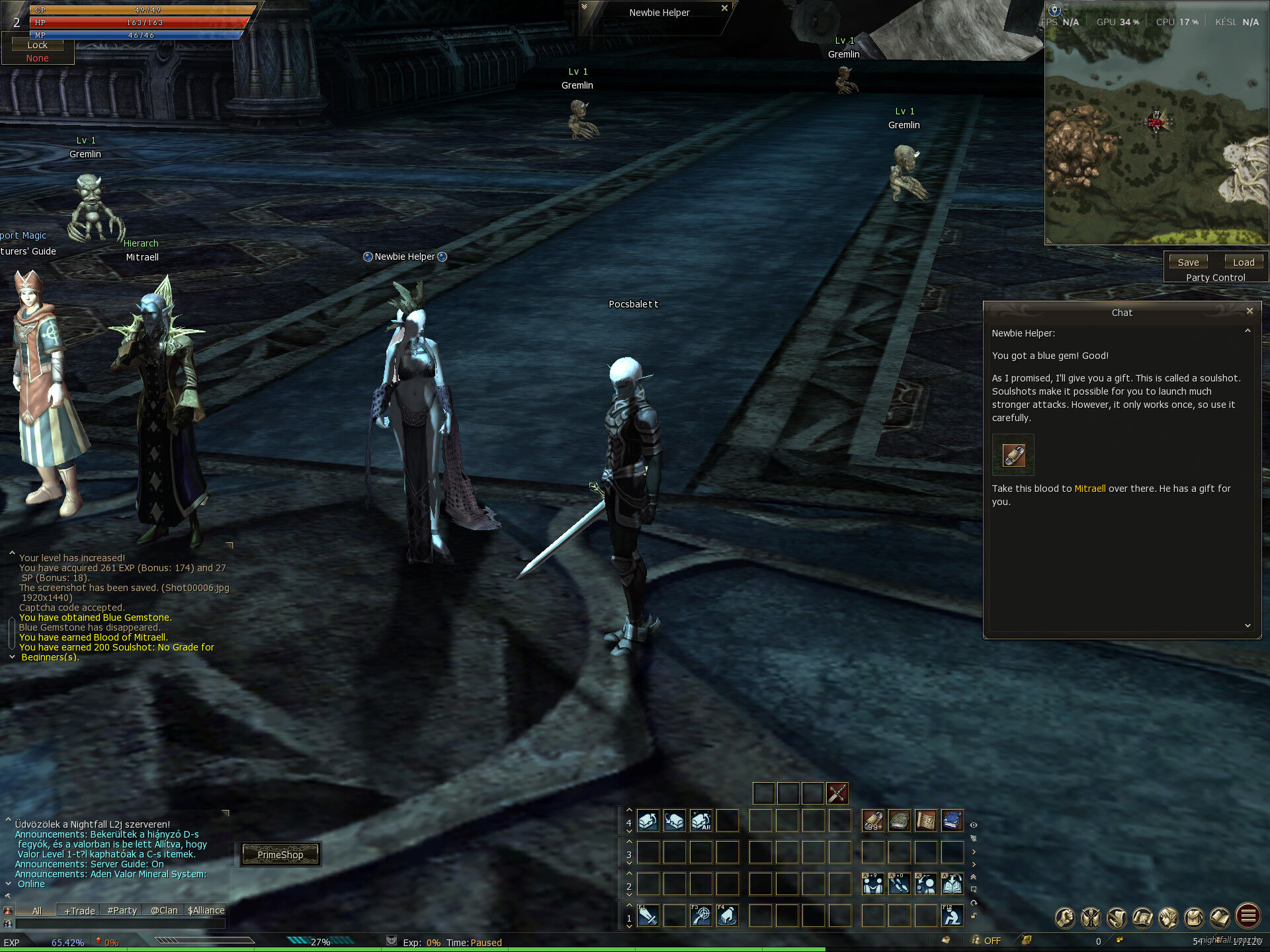1270x952 pixels.
Task: Use the soulshot item in the hotbar
Action: [873, 821]
